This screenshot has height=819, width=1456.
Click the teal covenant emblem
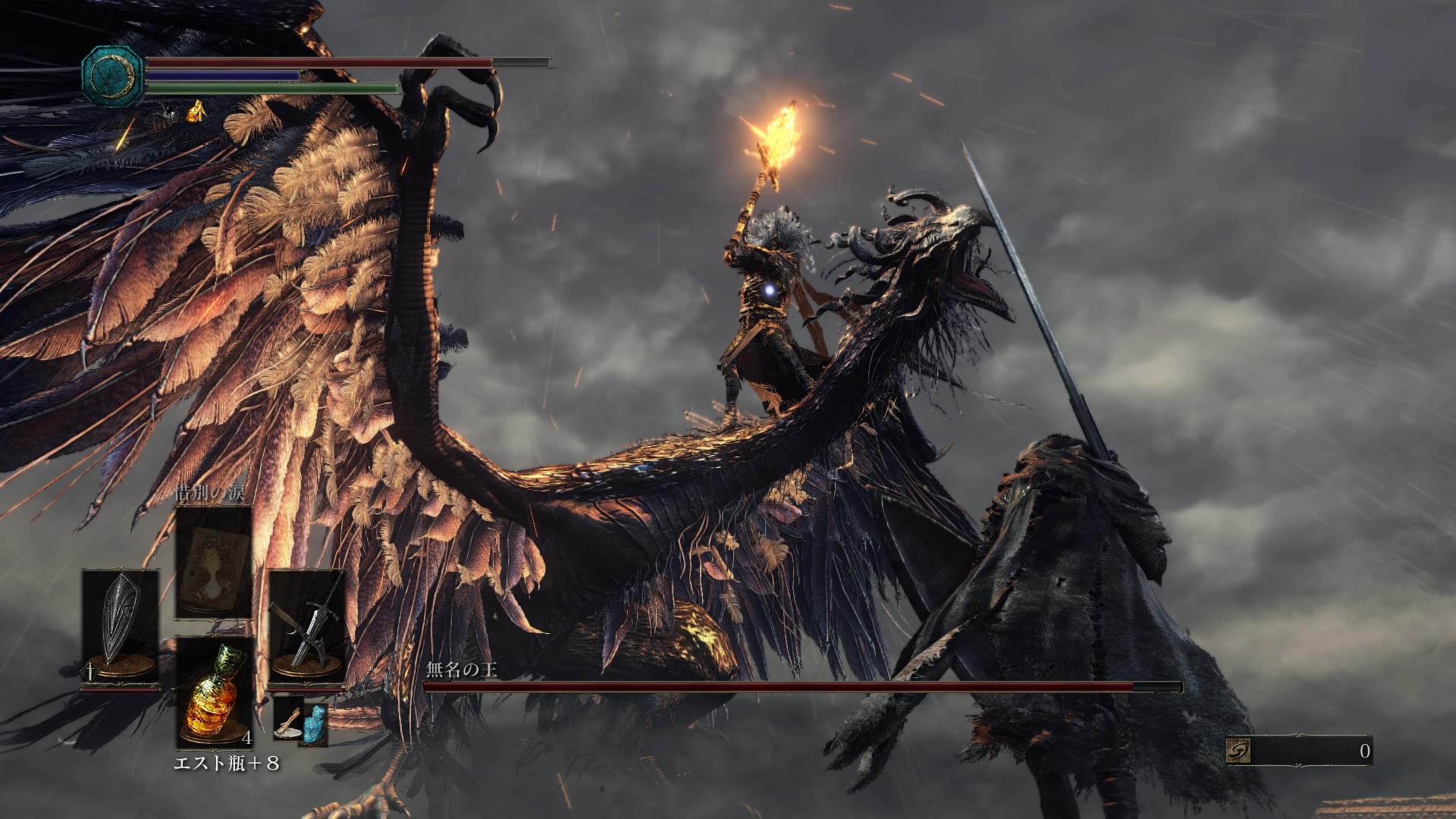pos(114,75)
